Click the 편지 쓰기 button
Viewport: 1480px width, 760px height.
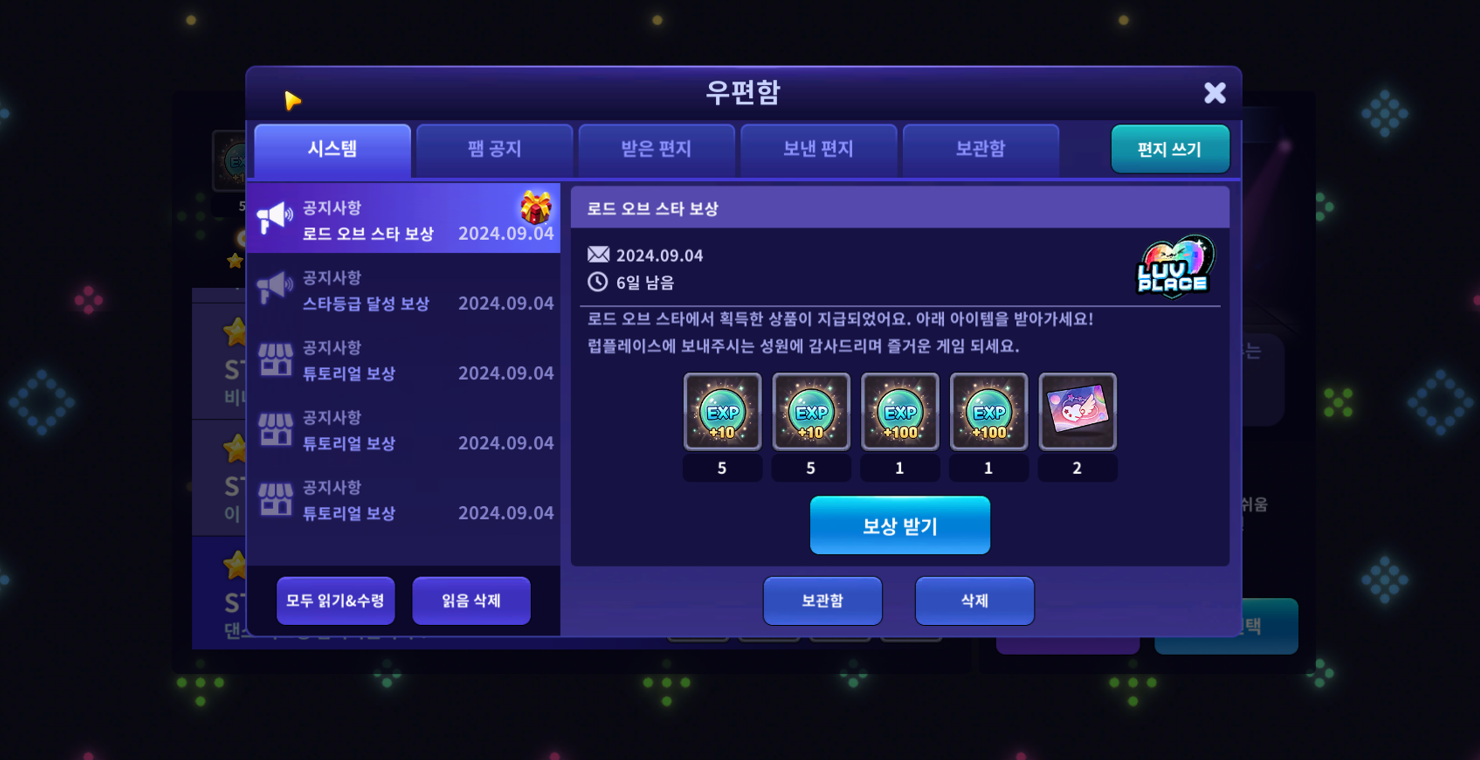pyautogui.click(x=1169, y=150)
